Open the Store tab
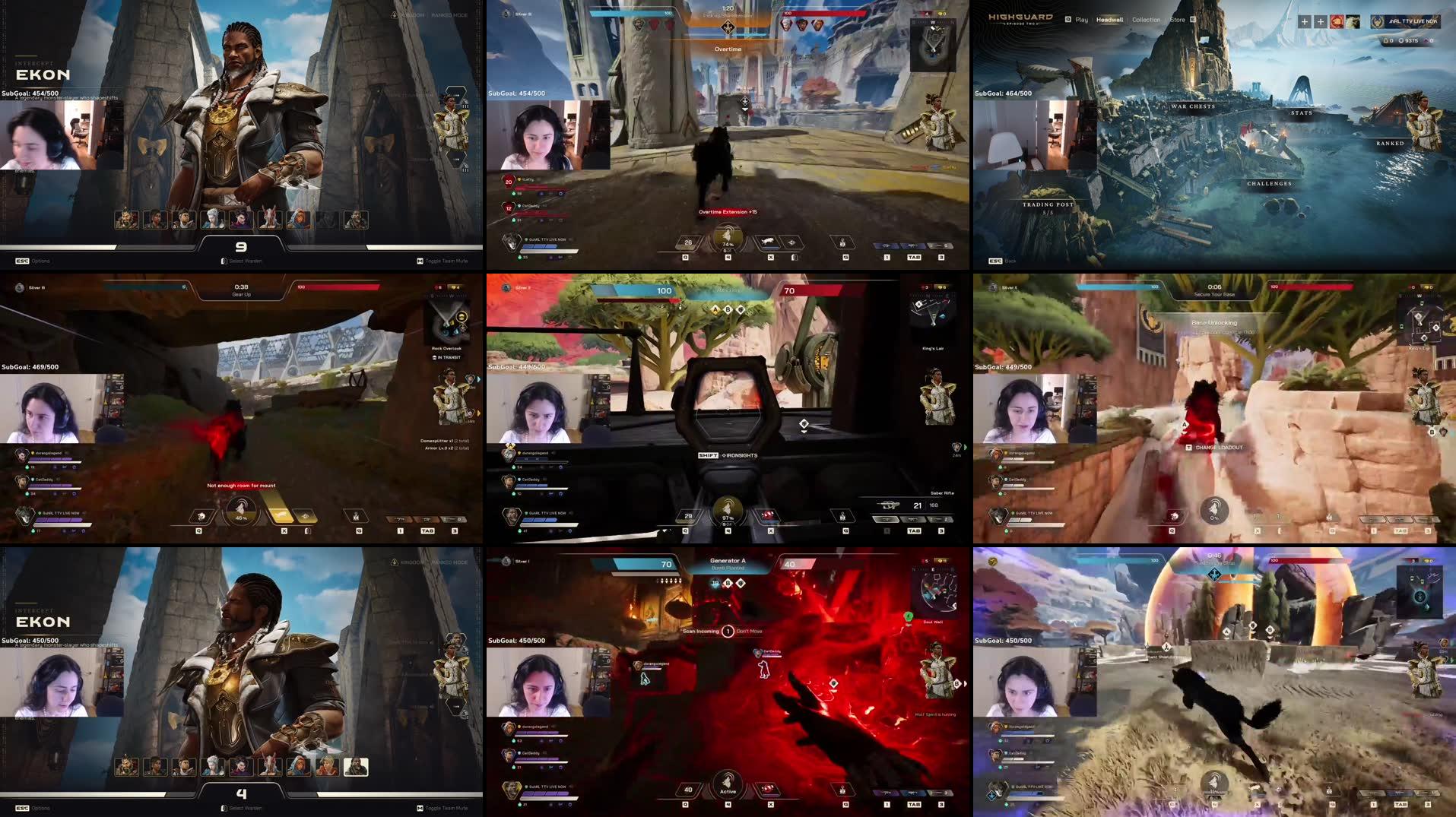Image resolution: width=1456 pixels, height=817 pixels. click(1178, 19)
